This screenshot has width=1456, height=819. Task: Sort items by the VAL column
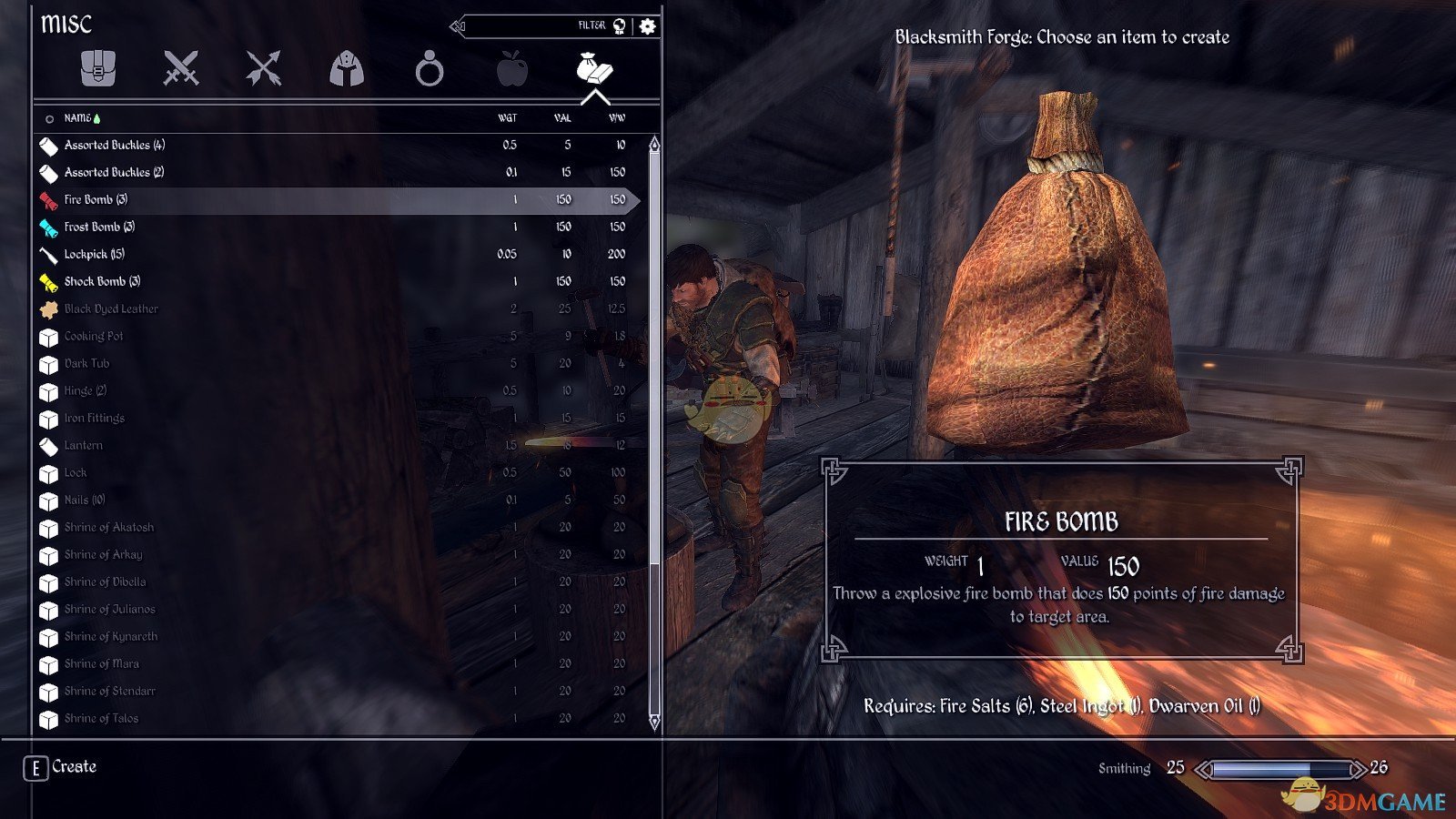pyautogui.click(x=562, y=118)
